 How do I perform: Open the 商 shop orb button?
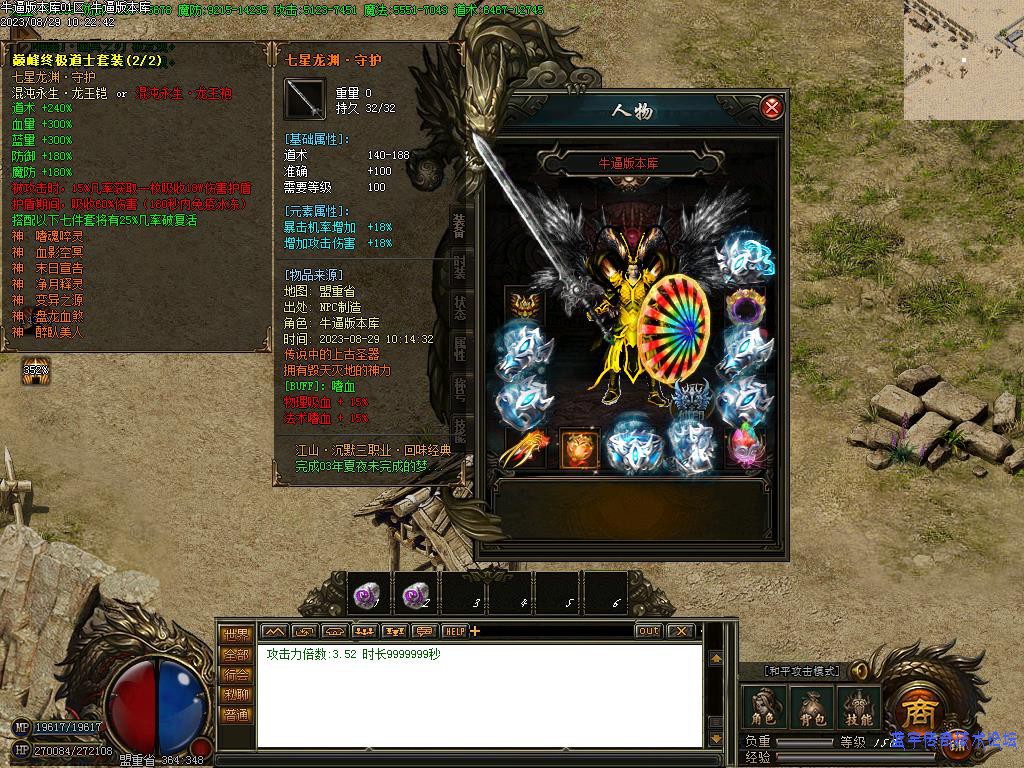coord(916,712)
